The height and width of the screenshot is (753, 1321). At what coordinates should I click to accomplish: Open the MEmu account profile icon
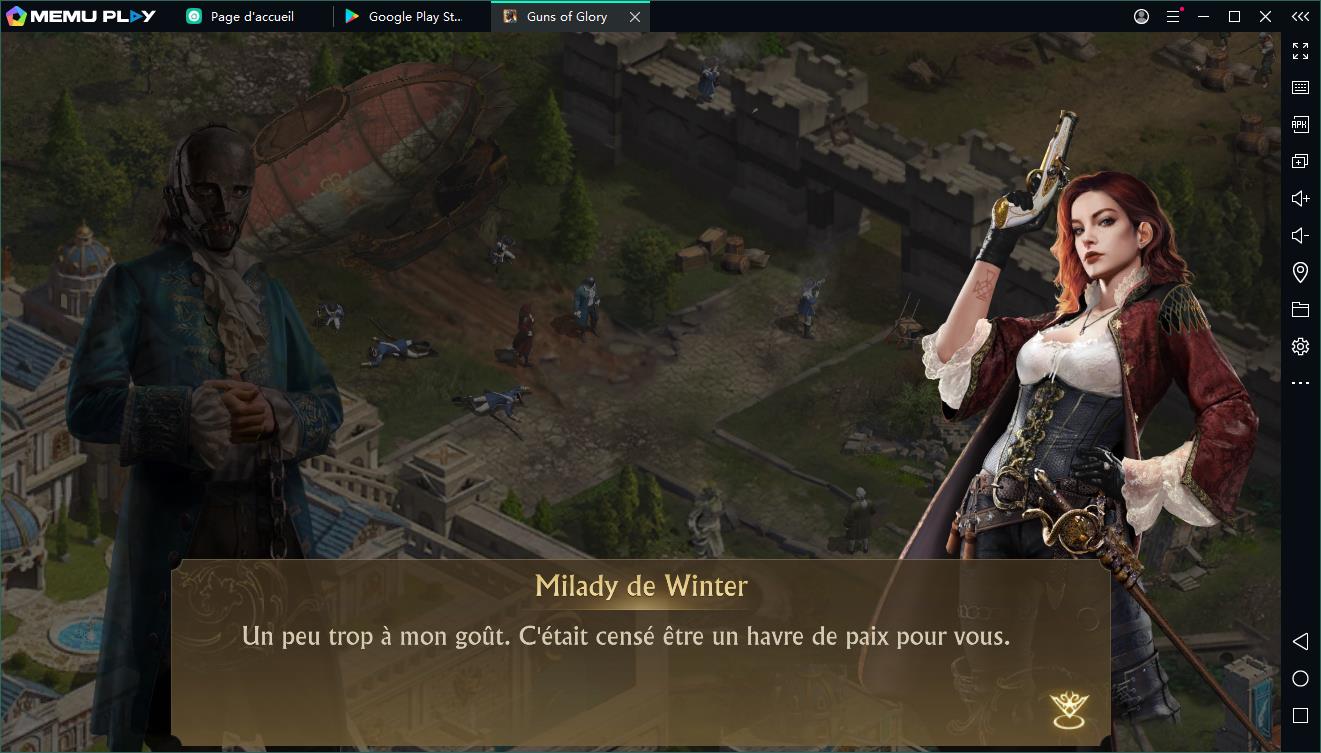[x=1142, y=17]
